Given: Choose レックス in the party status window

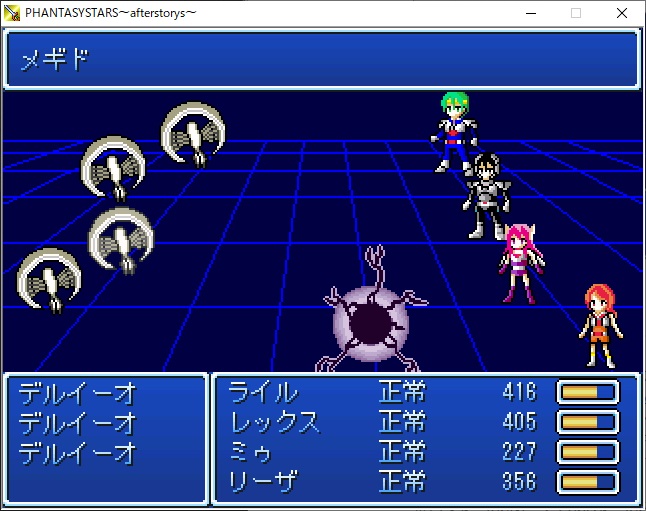Looking at the screenshot, I should click(274, 421).
